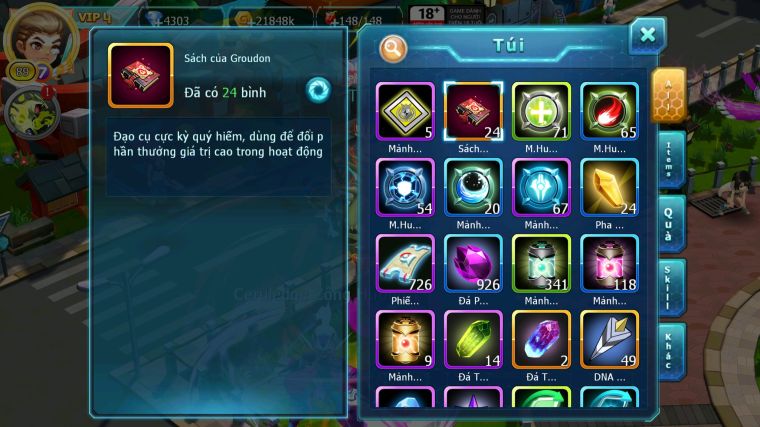Screen dimensions: 760x427
Task: Select the yellow diamond shard slot with 5
Action: 405,110
